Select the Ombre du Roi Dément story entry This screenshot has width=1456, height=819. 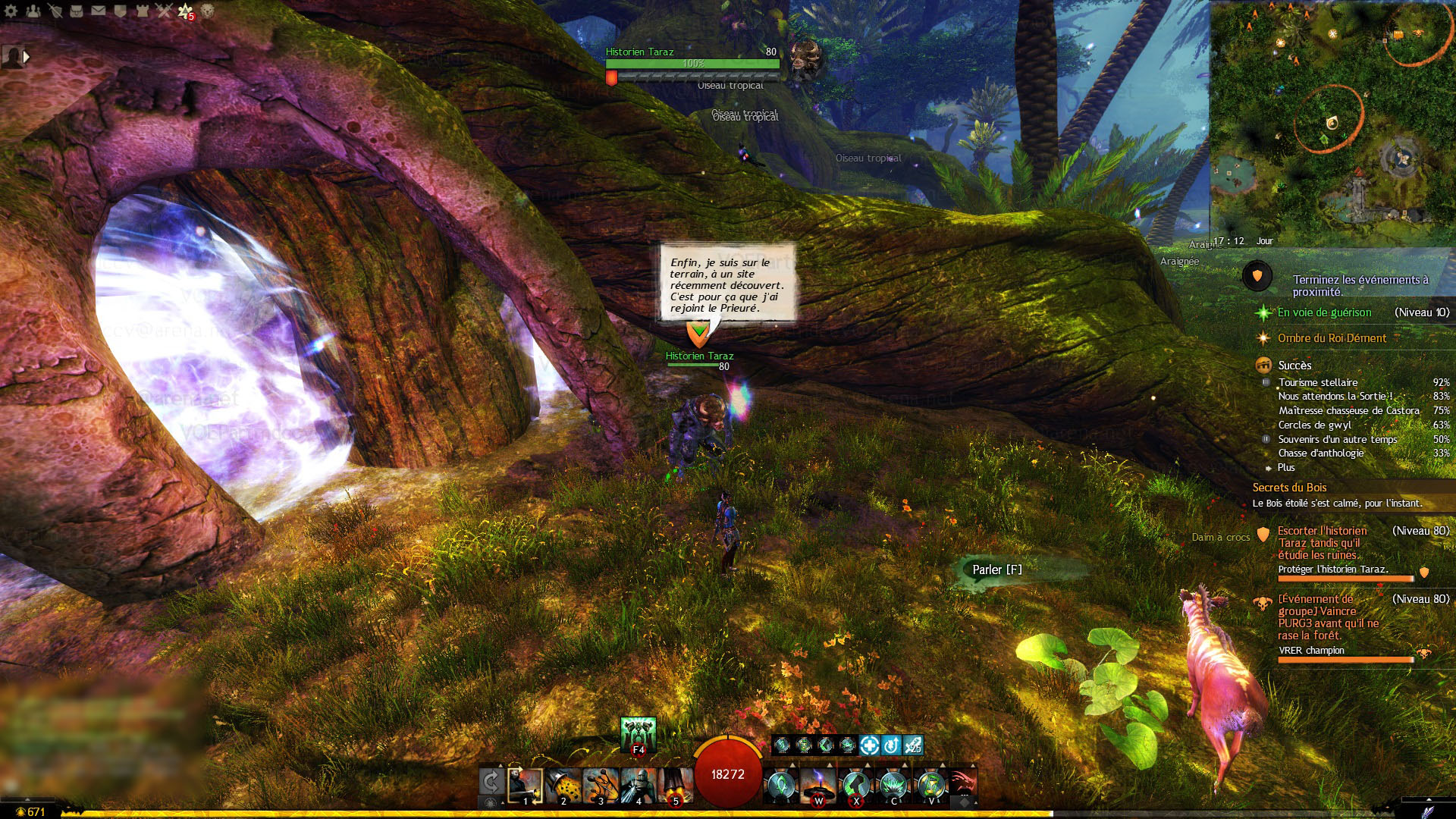click(x=1332, y=338)
